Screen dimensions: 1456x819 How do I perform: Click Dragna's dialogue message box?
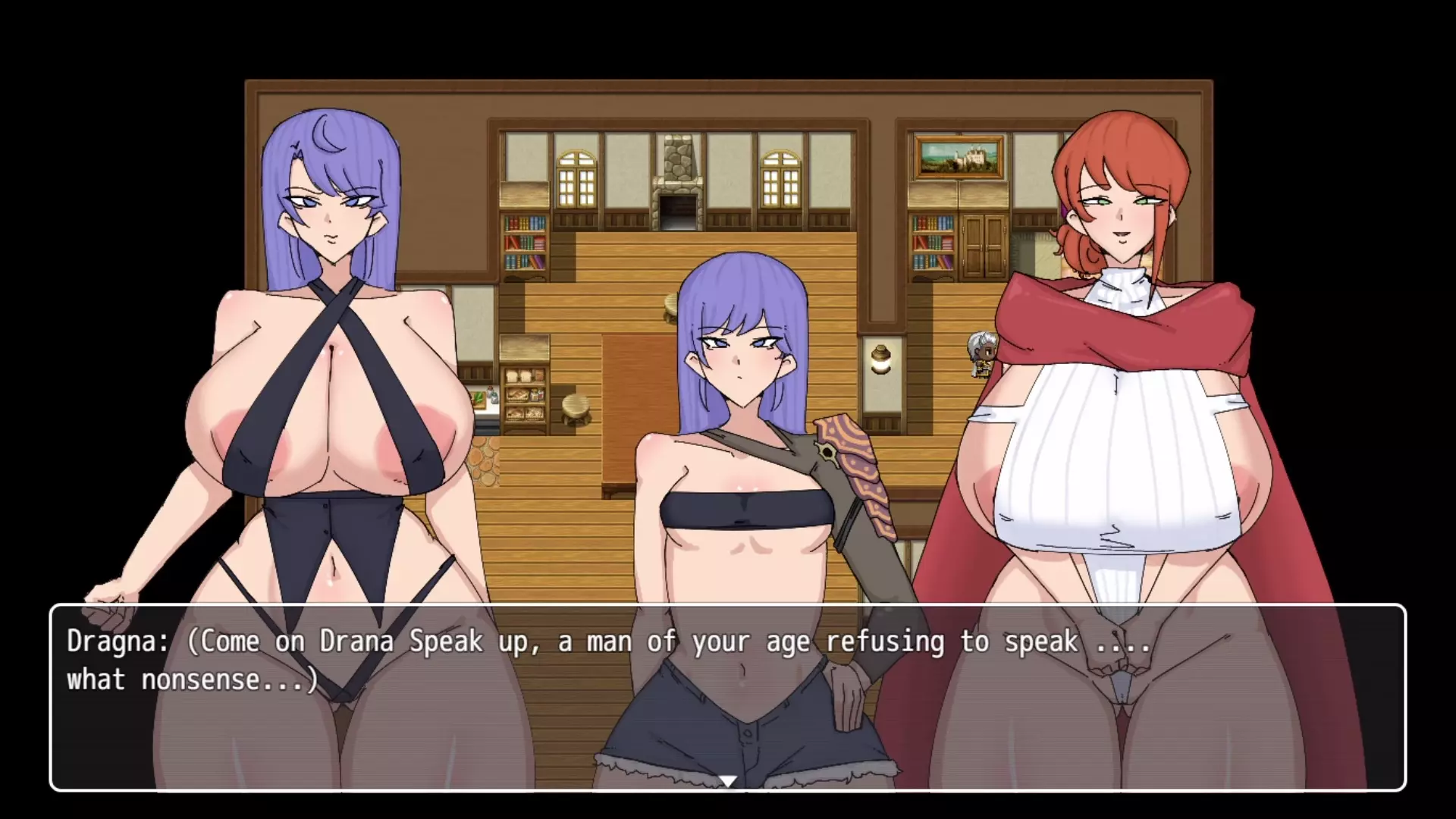click(728, 698)
